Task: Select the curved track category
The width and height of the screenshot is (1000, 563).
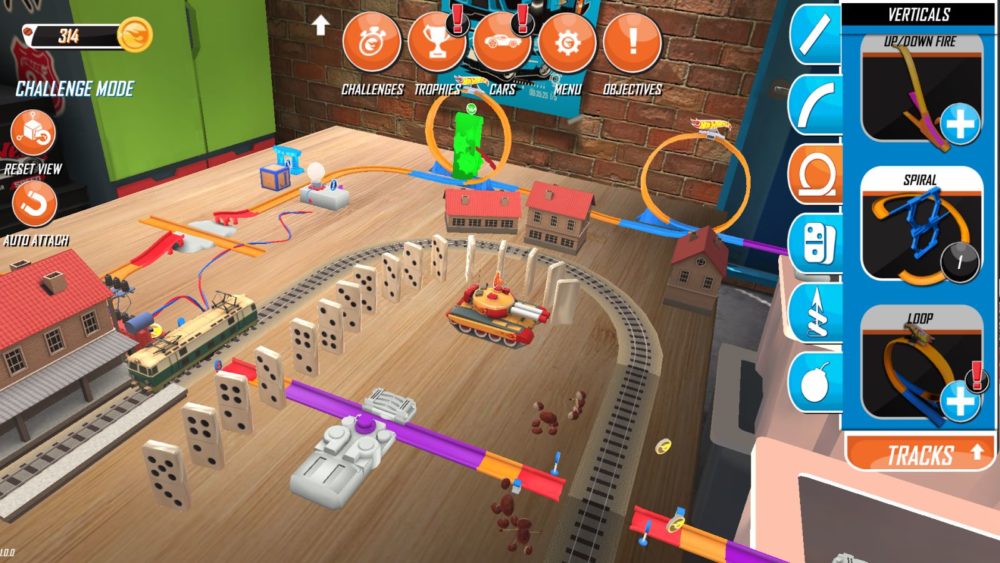Action: click(815, 104)
